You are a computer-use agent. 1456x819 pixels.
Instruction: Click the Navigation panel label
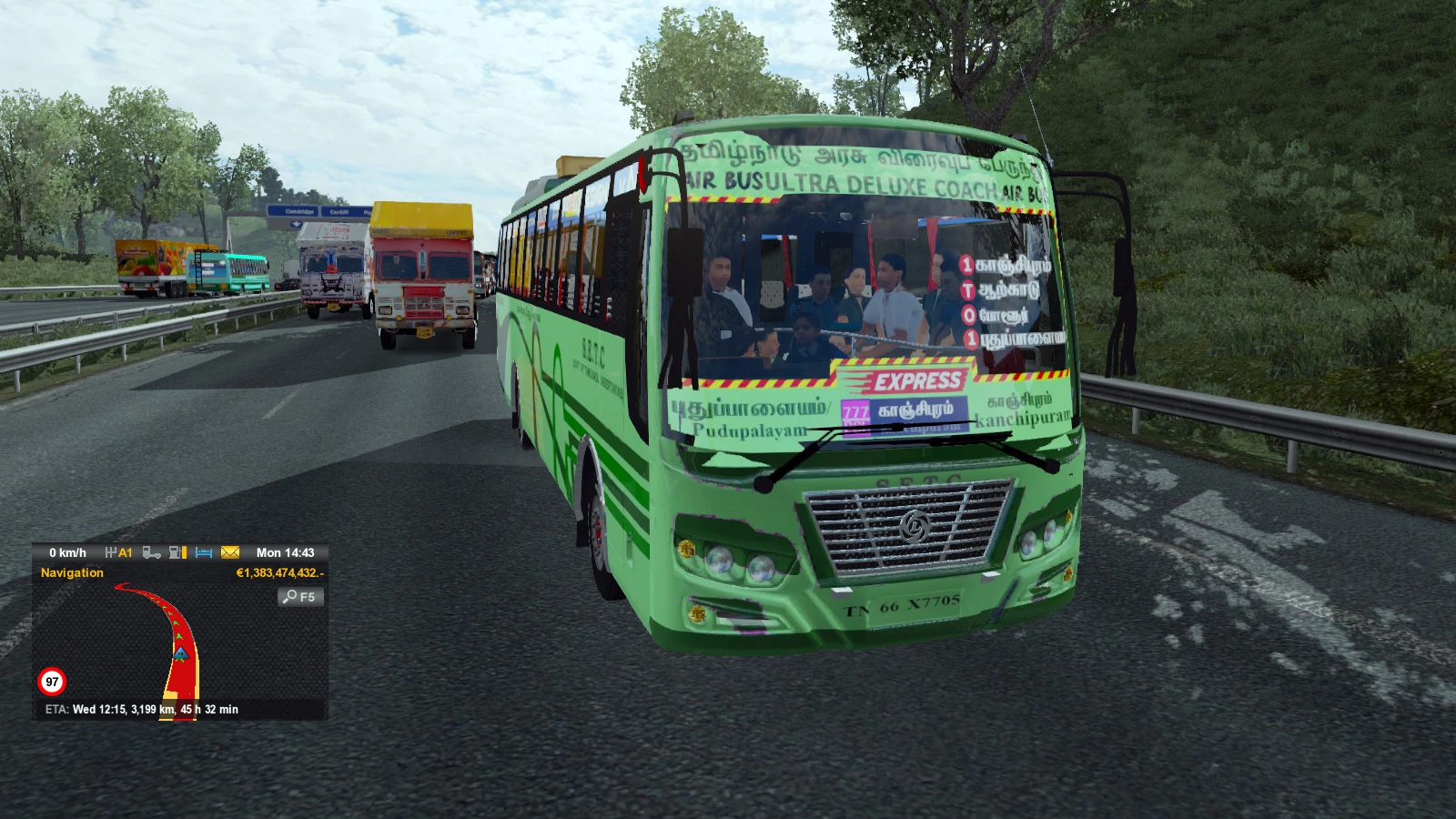73,572
